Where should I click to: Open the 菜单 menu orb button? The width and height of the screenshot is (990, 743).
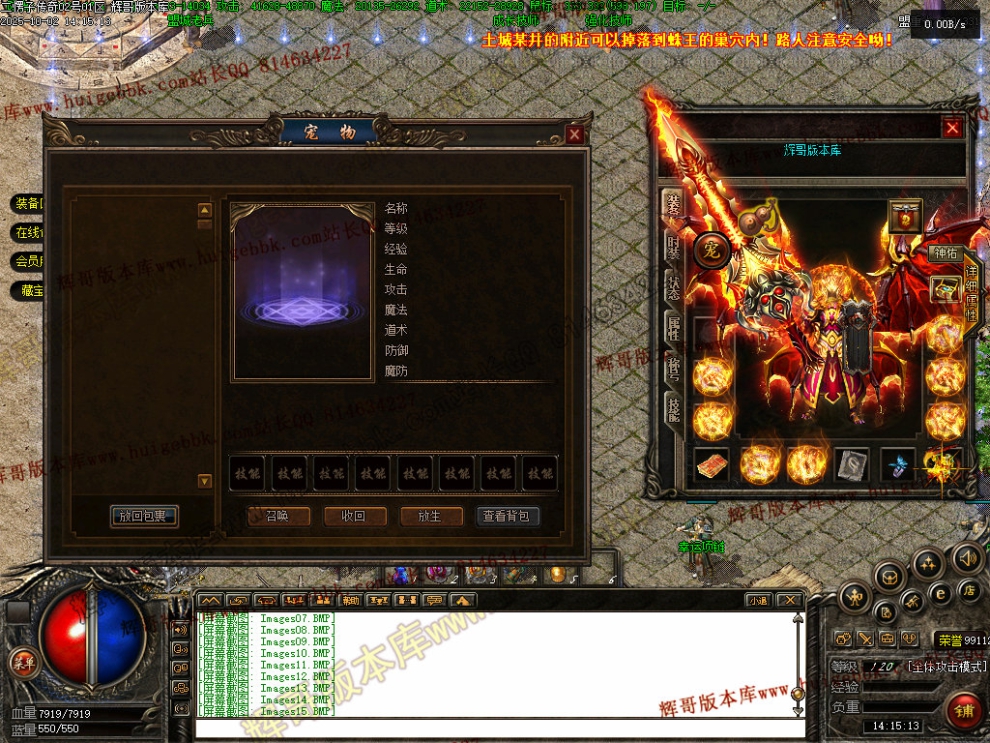22,661
